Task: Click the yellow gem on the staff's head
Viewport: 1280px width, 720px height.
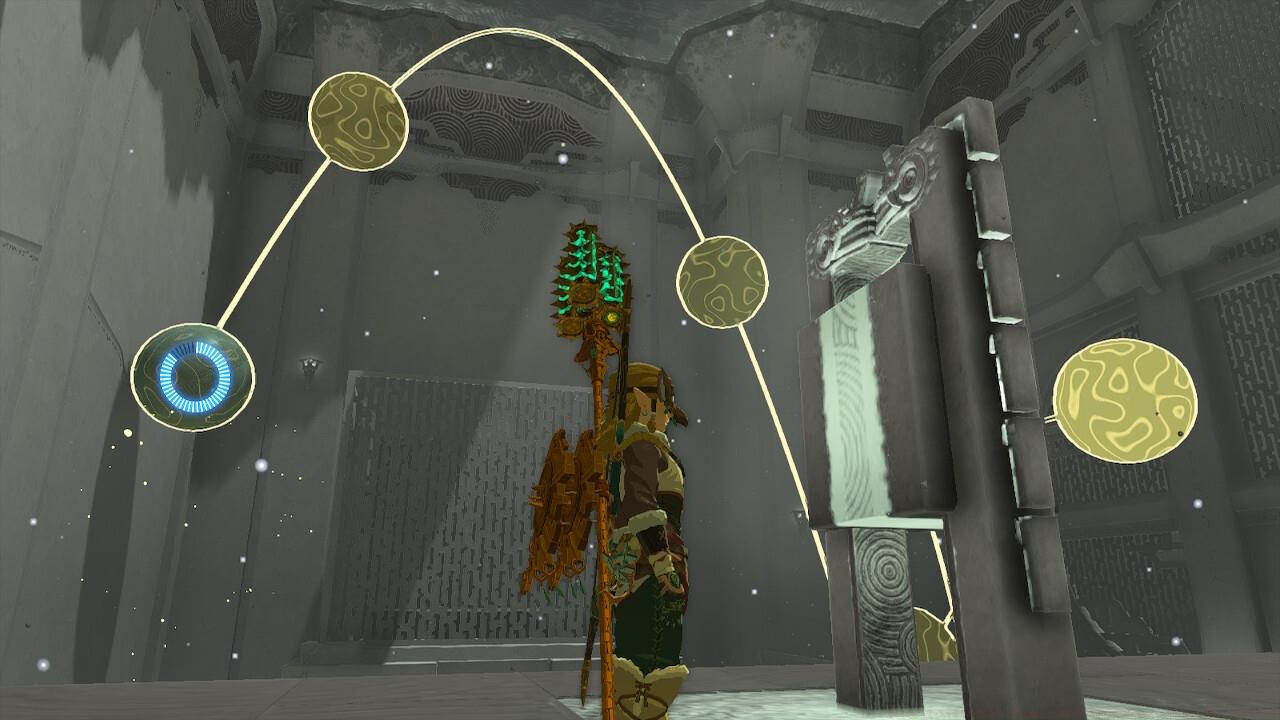Action: tap(612, 318)
